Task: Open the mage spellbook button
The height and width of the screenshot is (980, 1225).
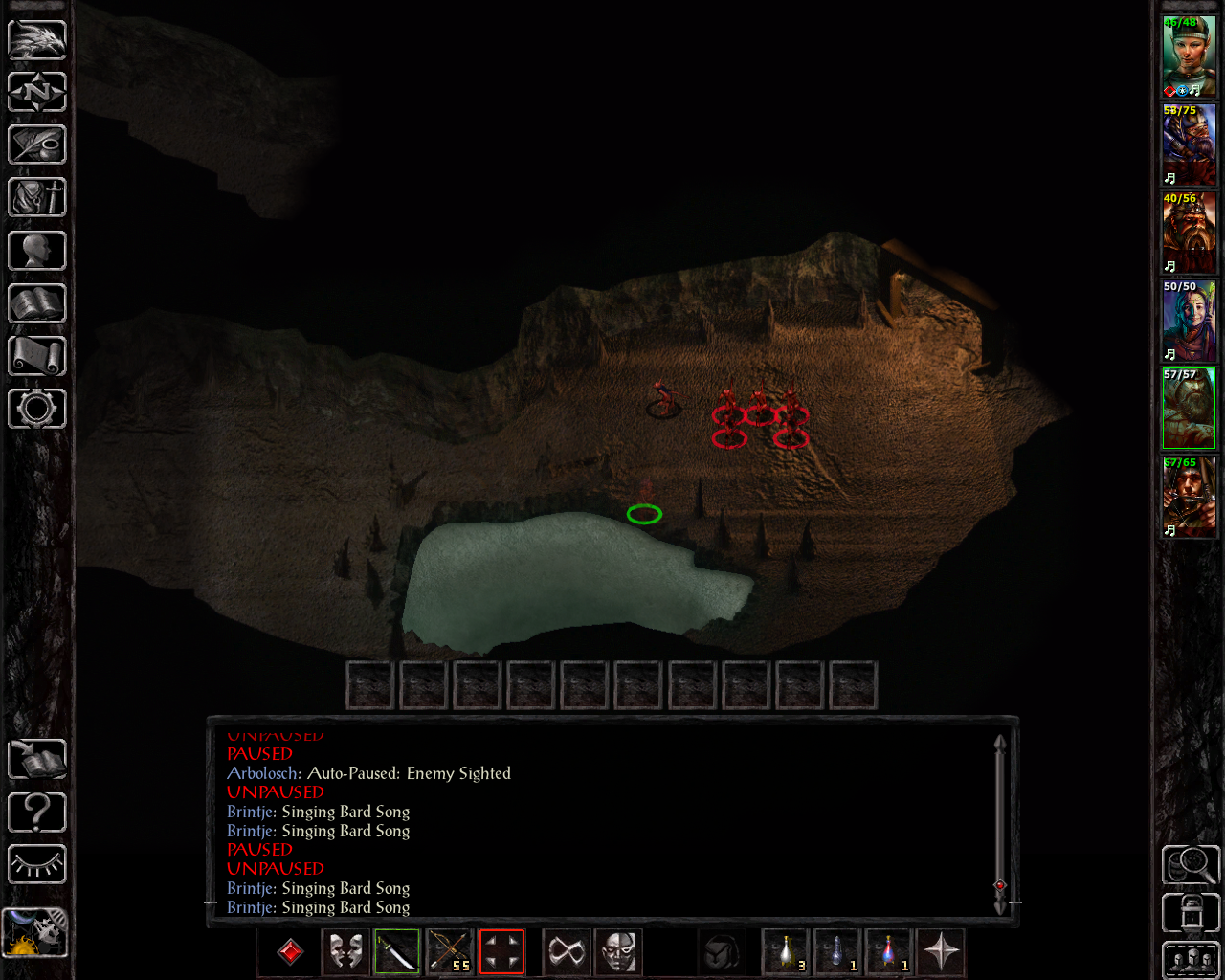Action: [37, 303]
